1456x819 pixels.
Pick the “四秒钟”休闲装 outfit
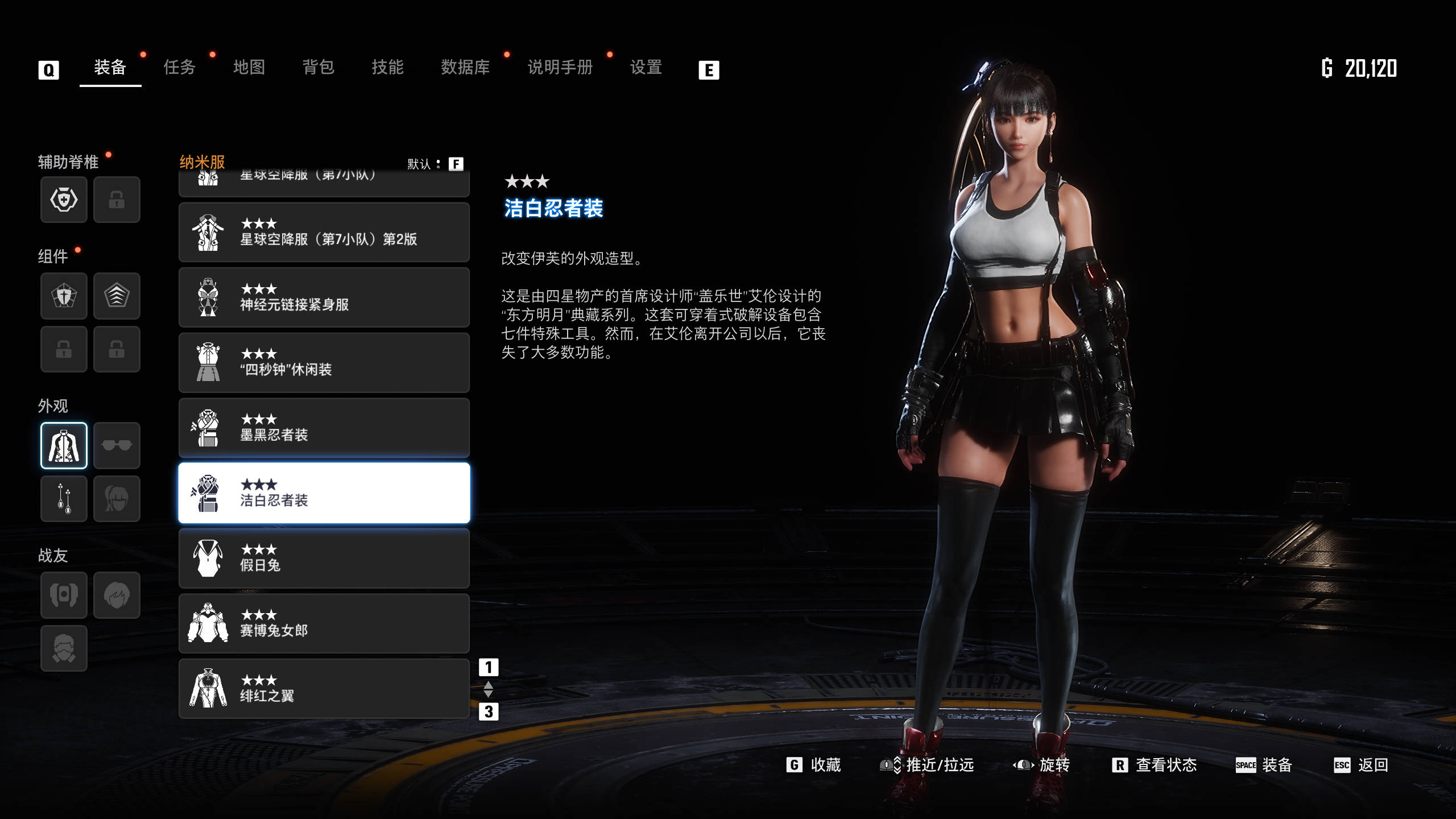click(x=324, y=363)
